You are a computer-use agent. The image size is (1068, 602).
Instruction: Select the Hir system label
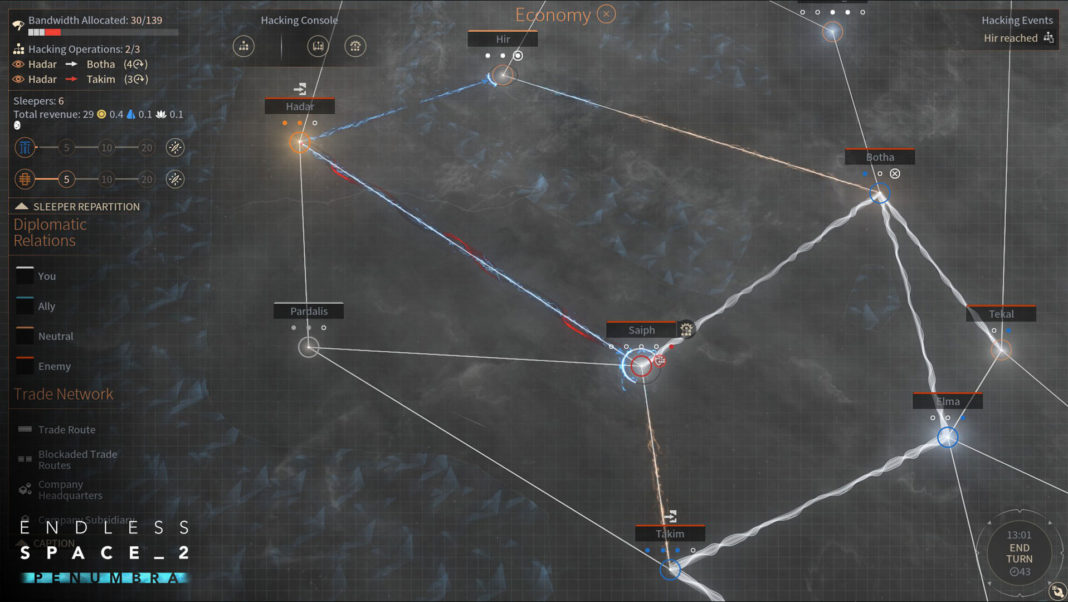[503, 39]
